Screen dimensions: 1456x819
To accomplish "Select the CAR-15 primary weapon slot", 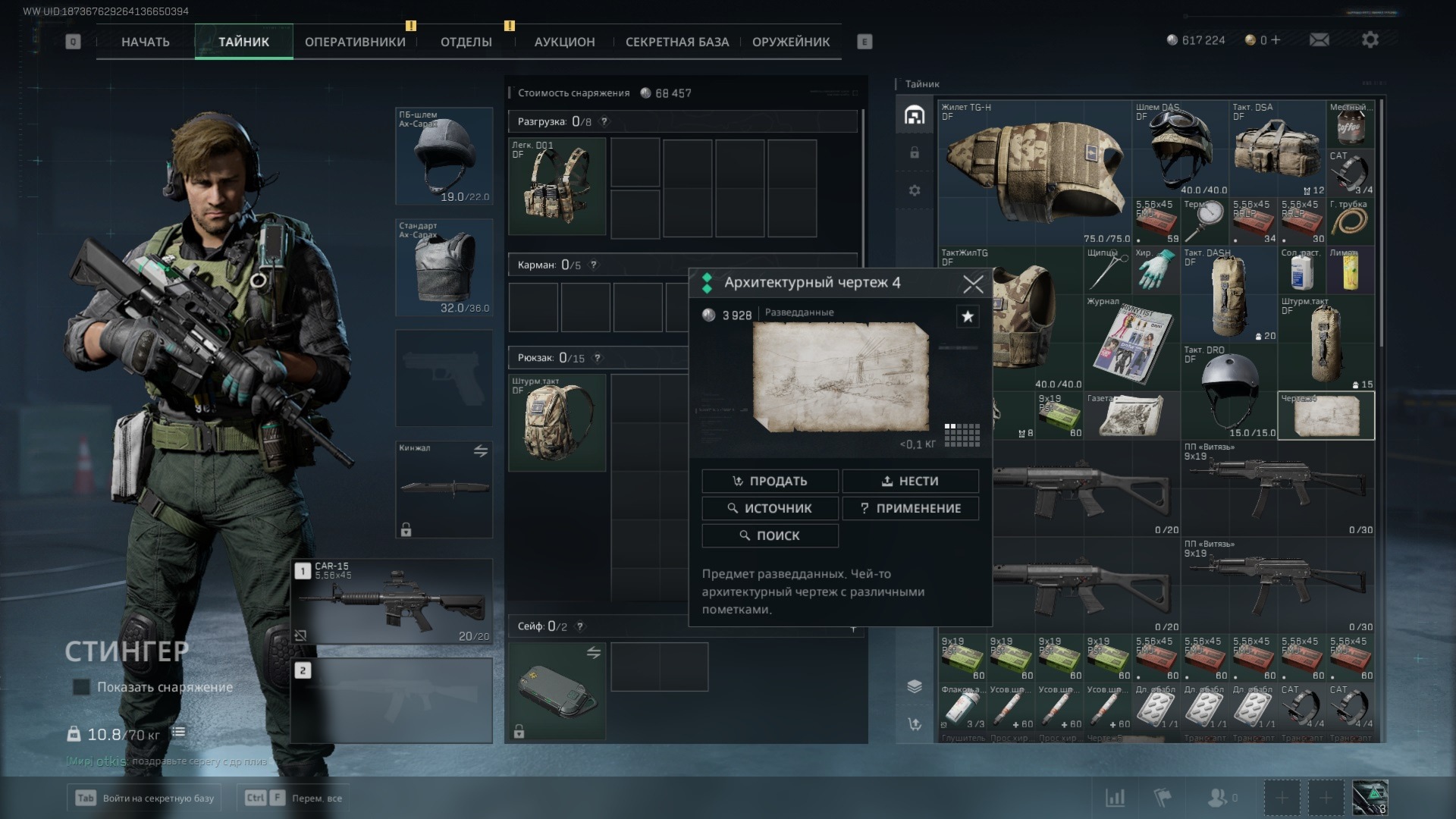I will (392, 601).
